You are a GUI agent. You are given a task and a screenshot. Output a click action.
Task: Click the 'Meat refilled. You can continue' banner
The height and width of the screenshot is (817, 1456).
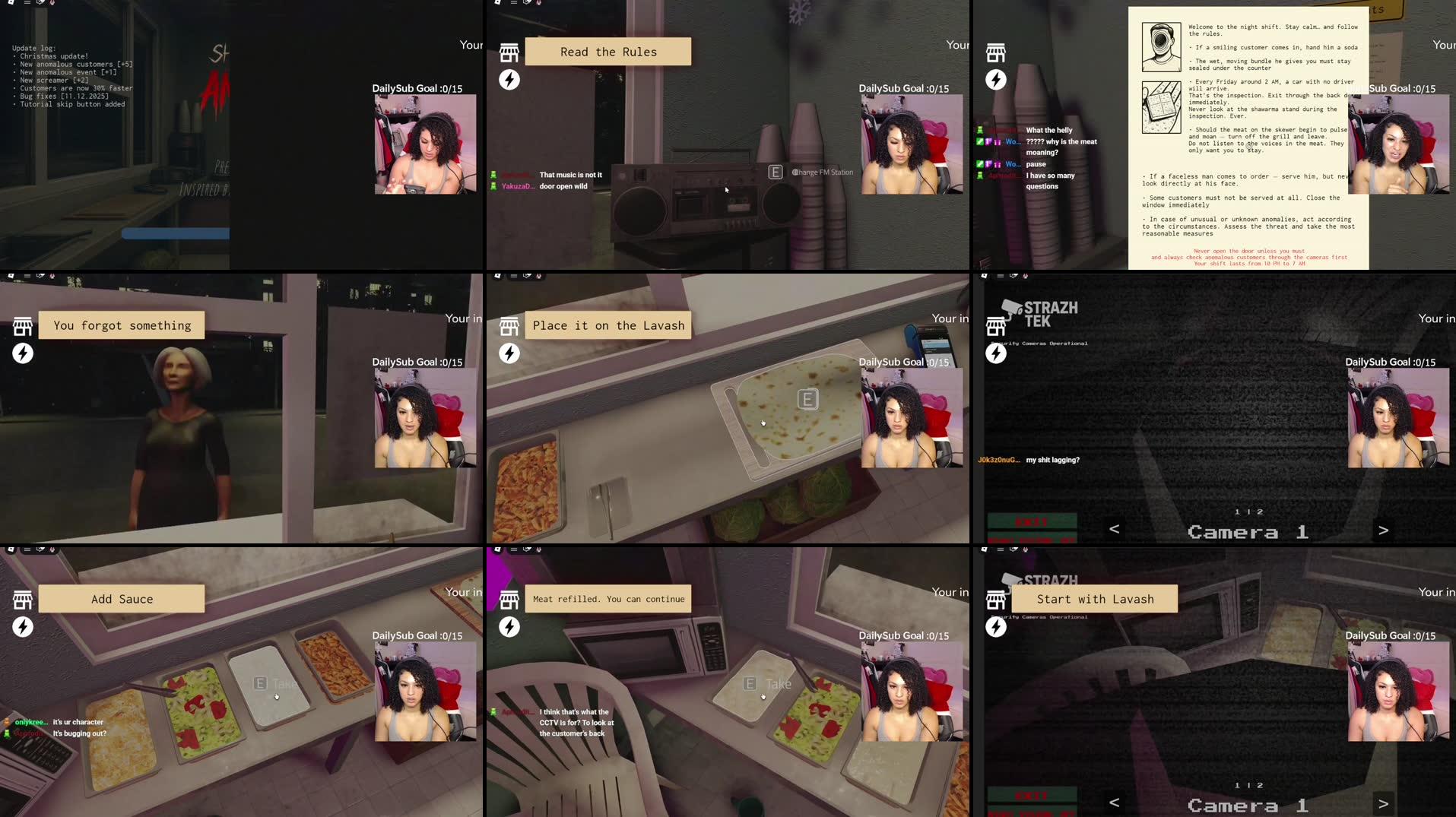click(607, 599)
